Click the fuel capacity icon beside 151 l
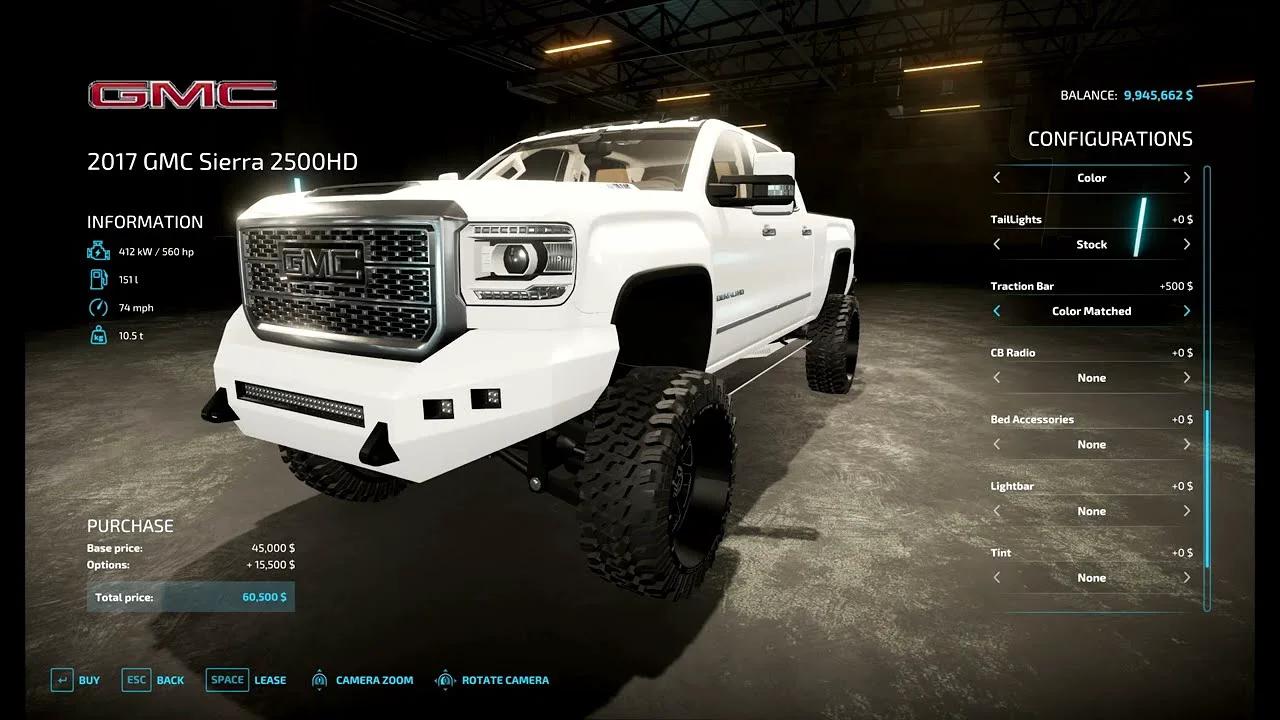Viewport: 1280px width, 720px height. [98, 279]
